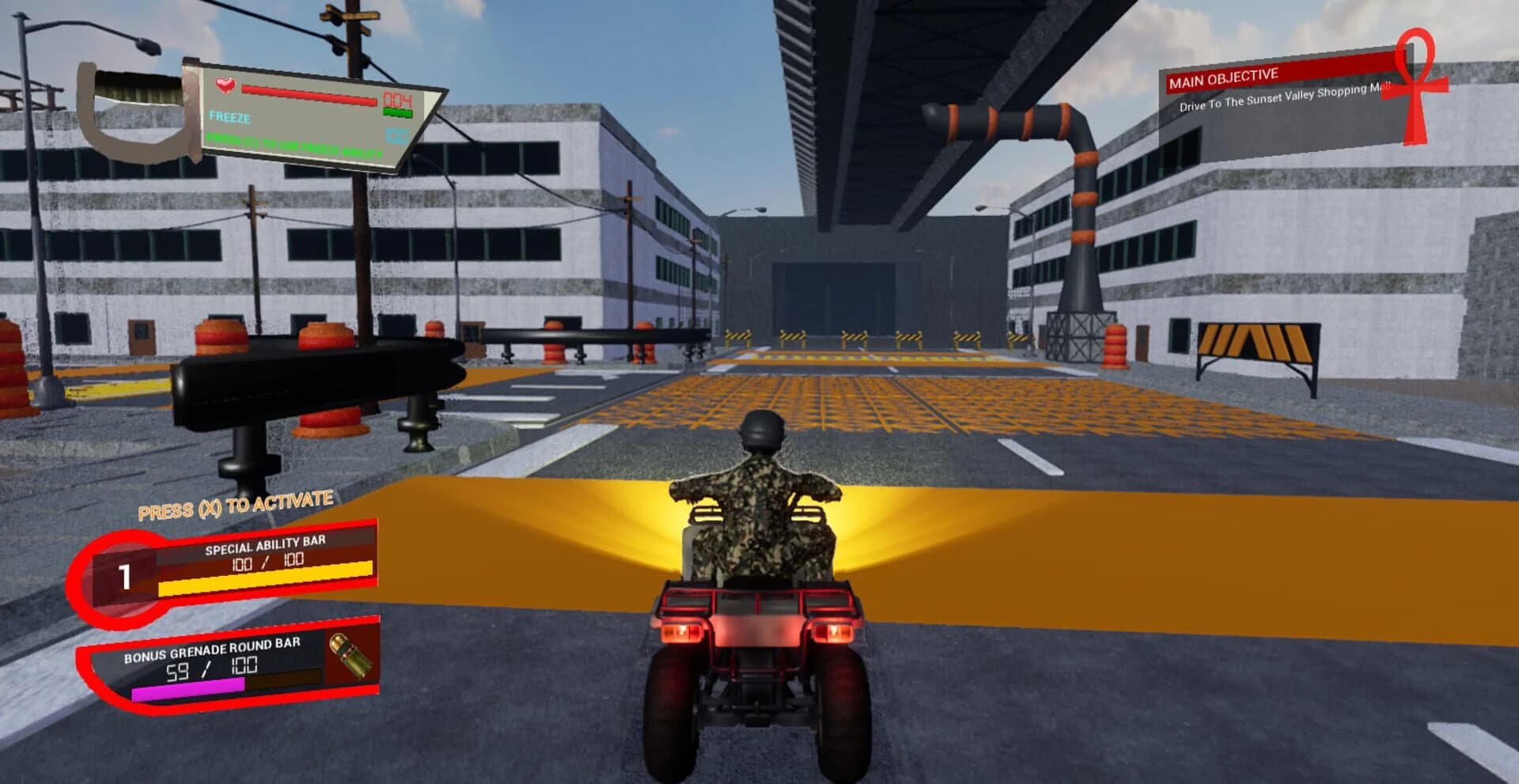This screenshot has height=784, width=1519.
Task: Select the MAIN OBJECTIVE header tab
Action: (x=1225, y=76)
